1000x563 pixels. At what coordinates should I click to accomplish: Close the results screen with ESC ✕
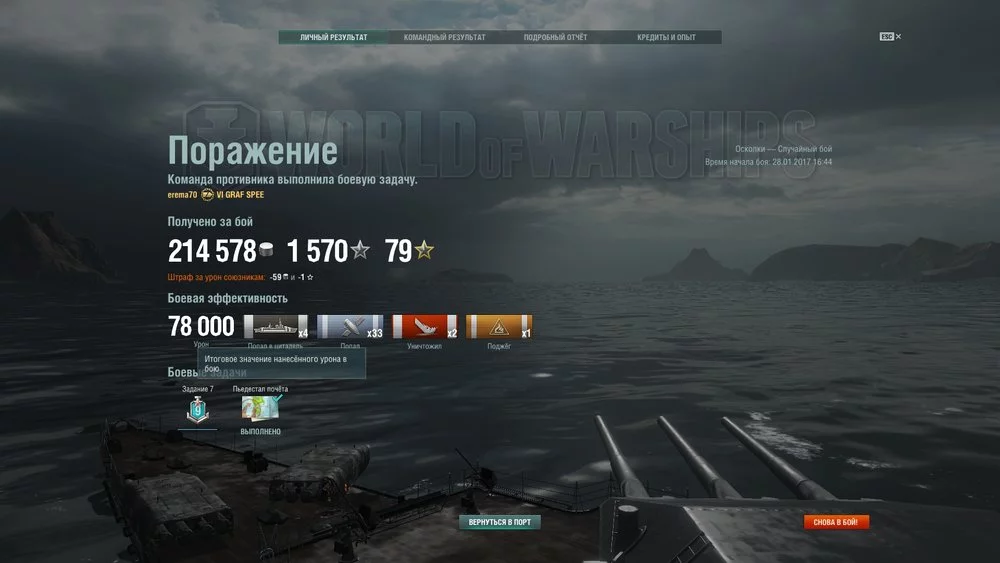pos(890,37)
